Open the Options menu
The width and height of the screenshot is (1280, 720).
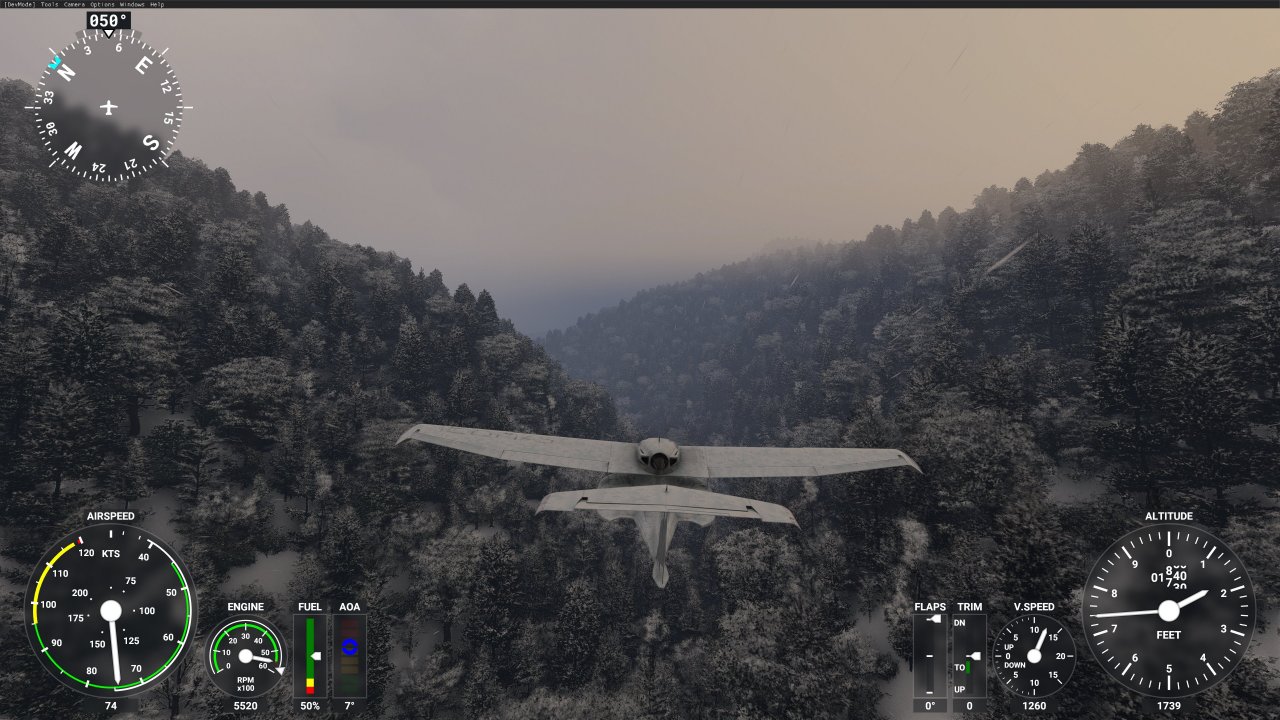pyautogui.click(x=102, y=4)
